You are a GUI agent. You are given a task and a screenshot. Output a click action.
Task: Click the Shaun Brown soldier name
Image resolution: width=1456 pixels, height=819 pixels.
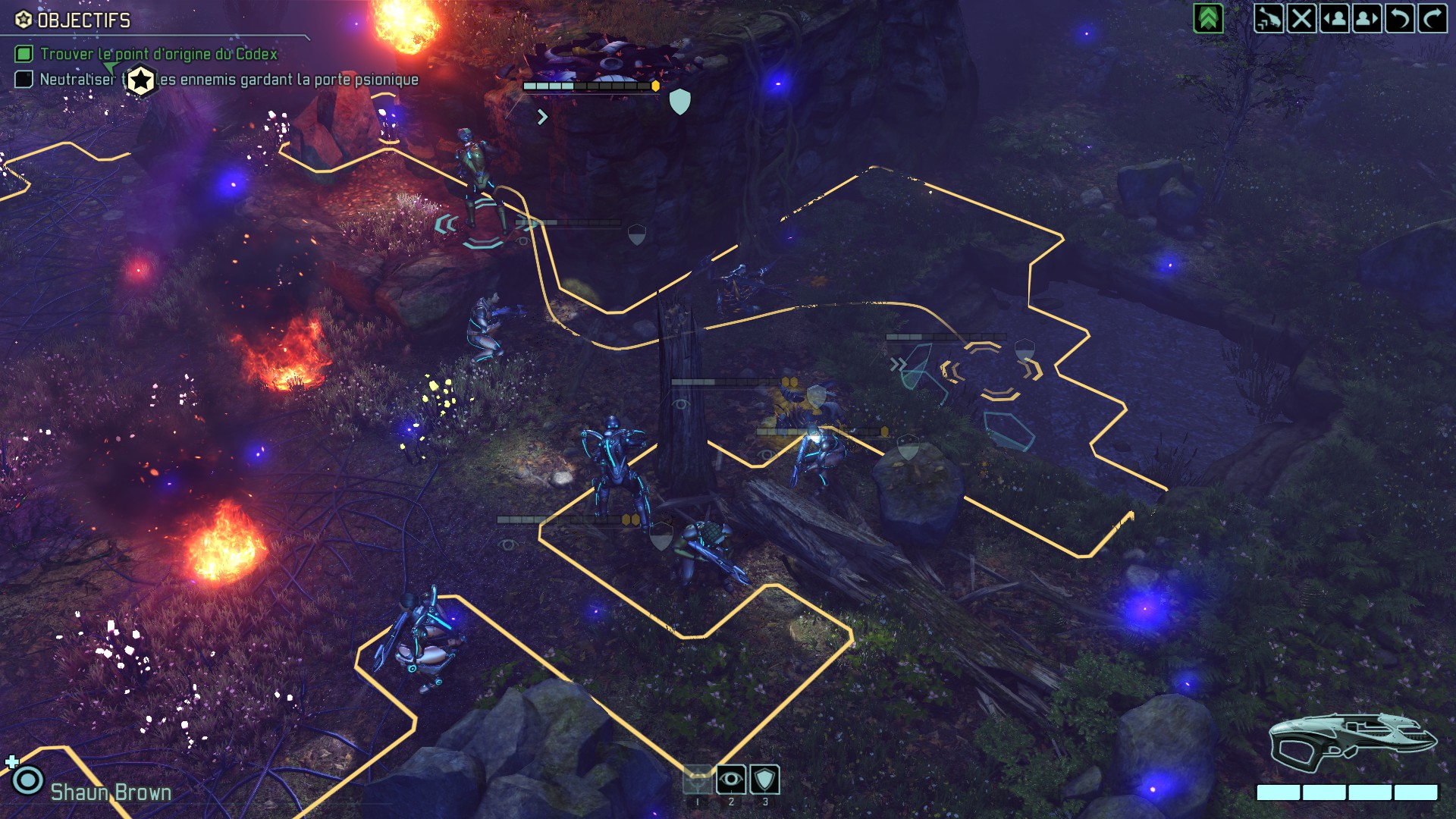tap(111, 792)
